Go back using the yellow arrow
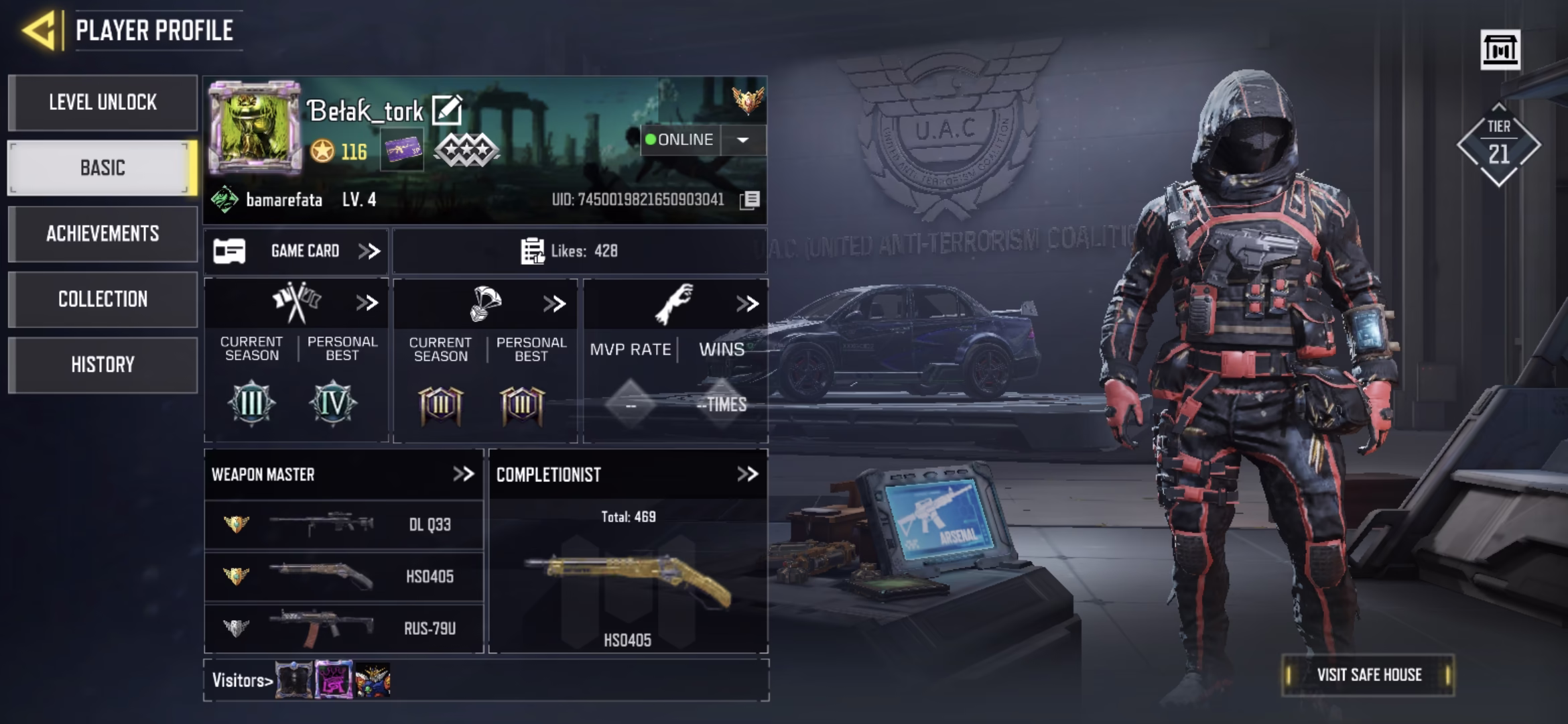This screenshot has height=724, width=1568. click(x=39, y=30)
